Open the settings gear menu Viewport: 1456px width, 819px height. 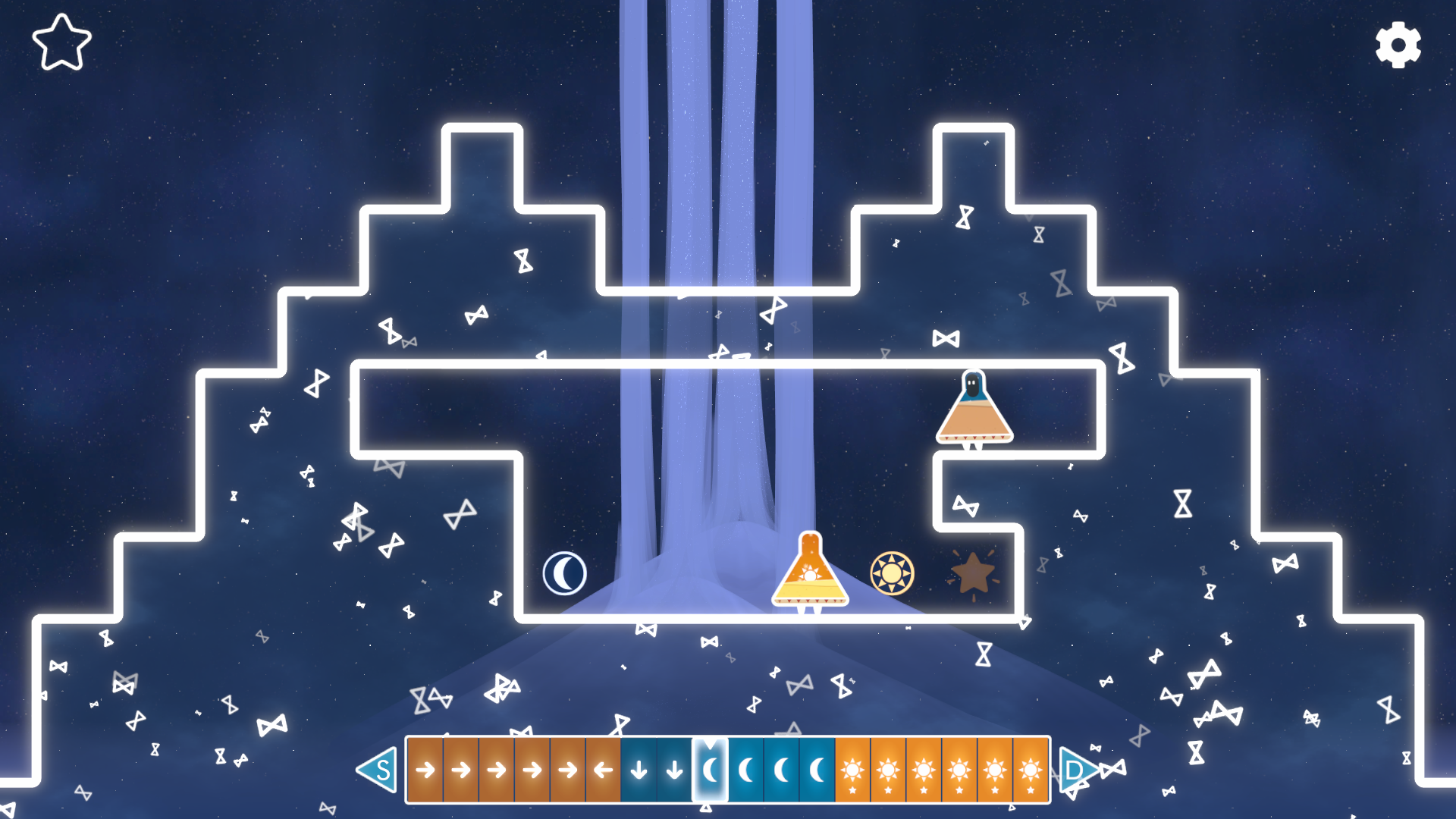1398,45
